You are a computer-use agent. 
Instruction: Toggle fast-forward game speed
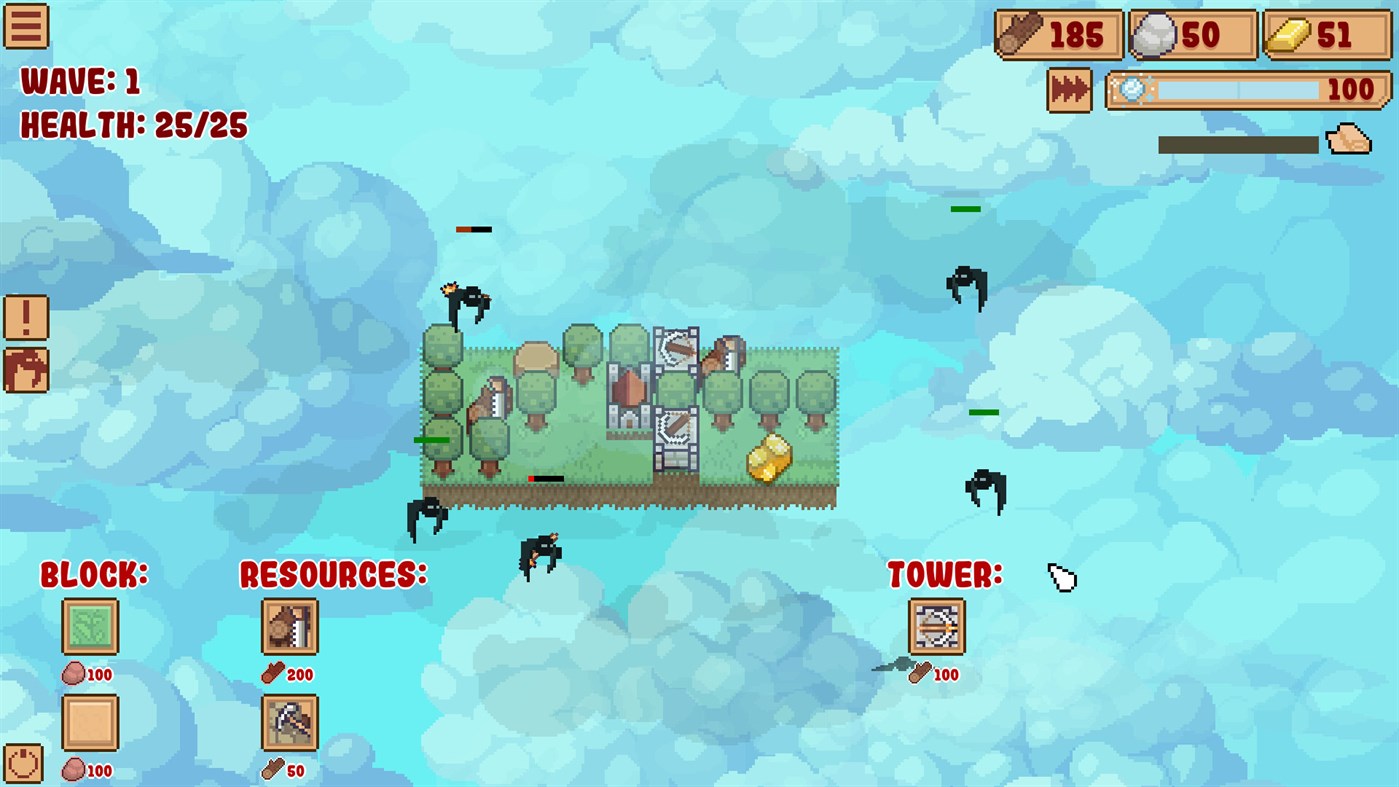(1069, 89)
